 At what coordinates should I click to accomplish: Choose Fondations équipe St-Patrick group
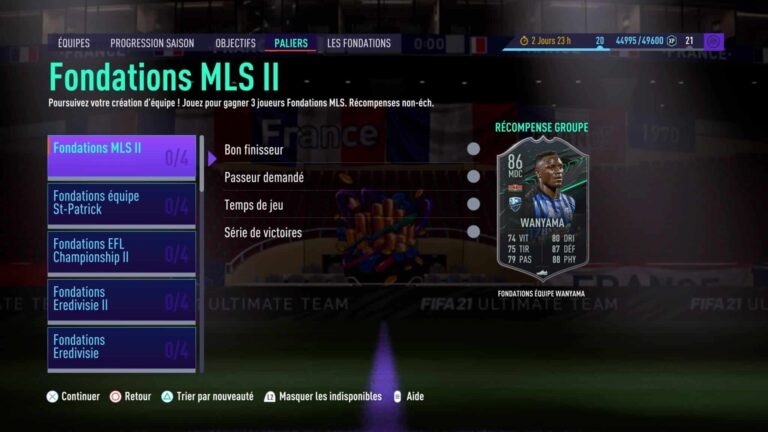click(x=122, y=205)
